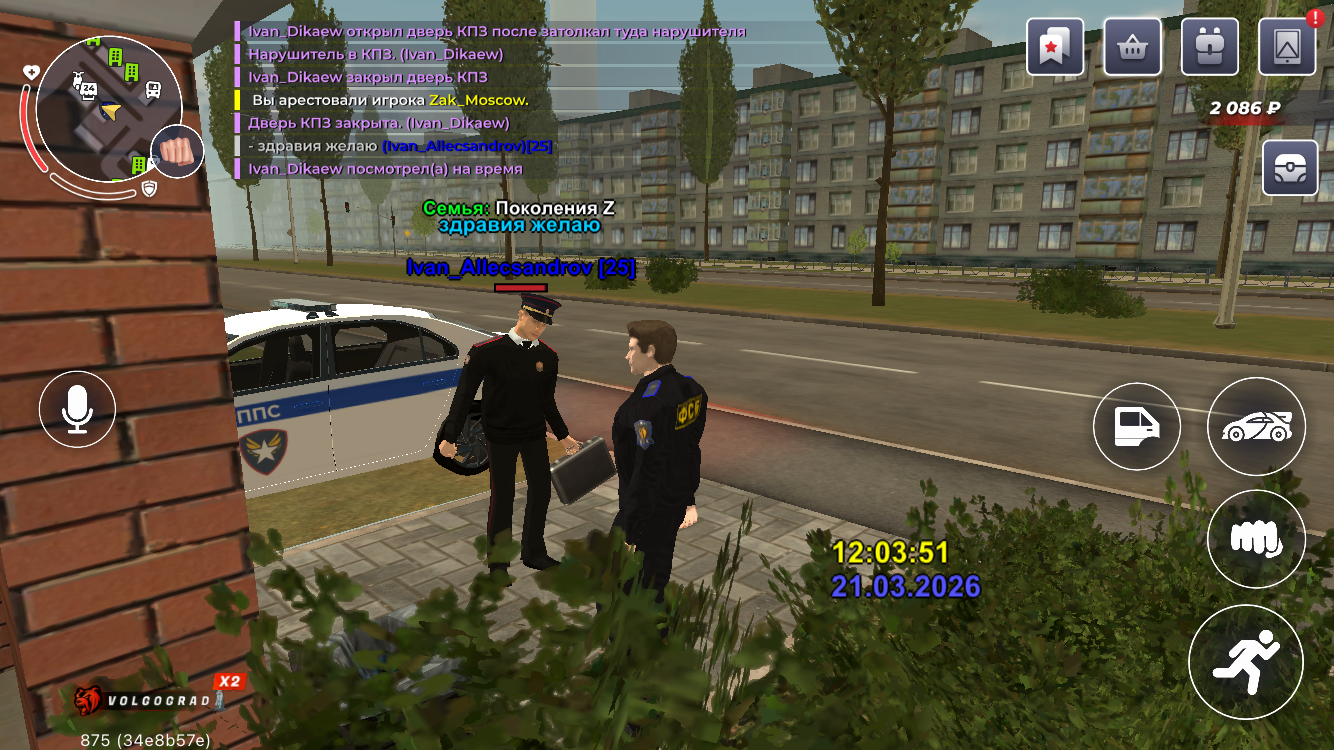Tap the van button
This screenshot has height=750, width=1334.
[x=1137, y=427]
